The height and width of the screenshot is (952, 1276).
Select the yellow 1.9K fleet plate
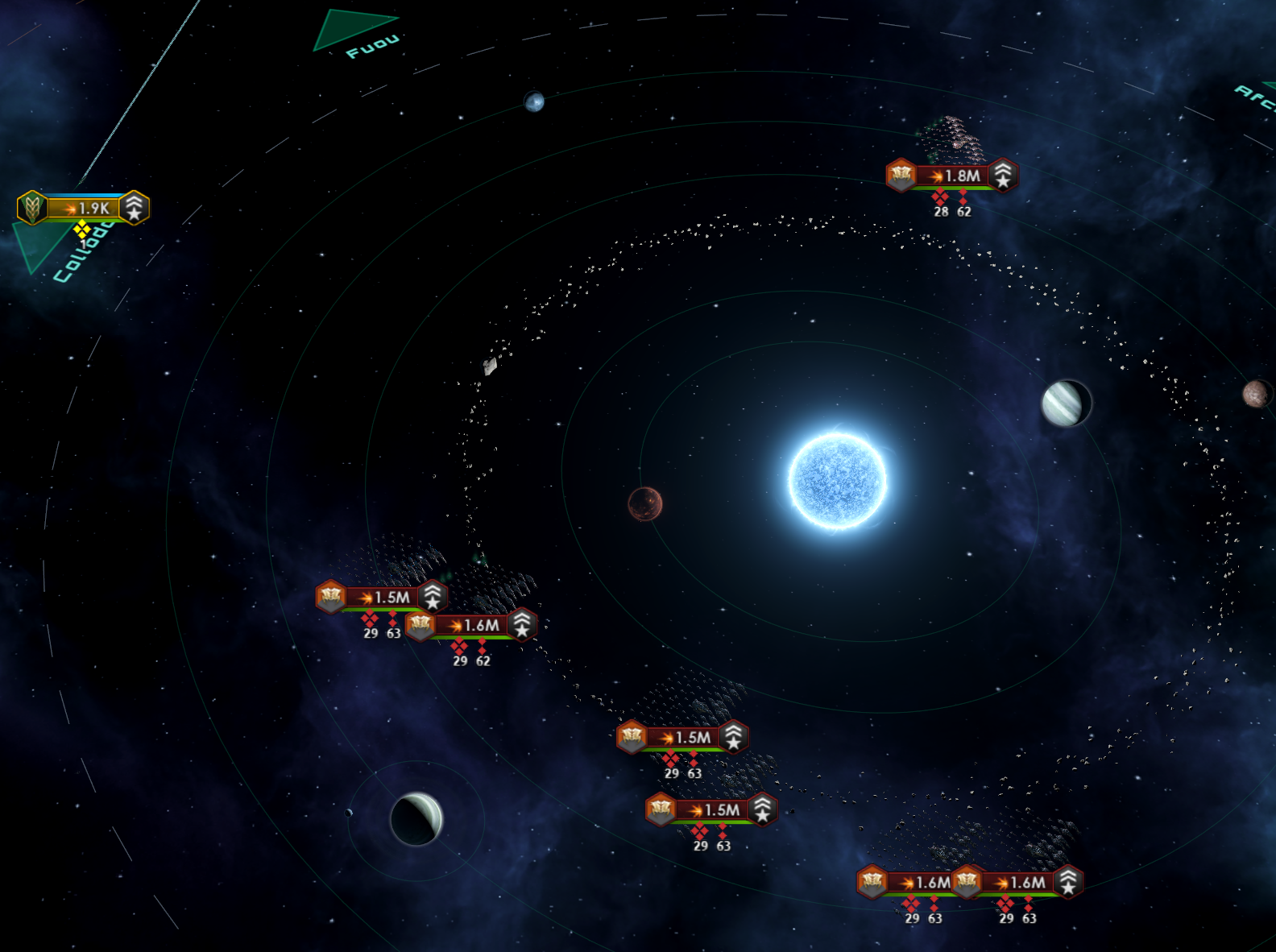(84, 208)
